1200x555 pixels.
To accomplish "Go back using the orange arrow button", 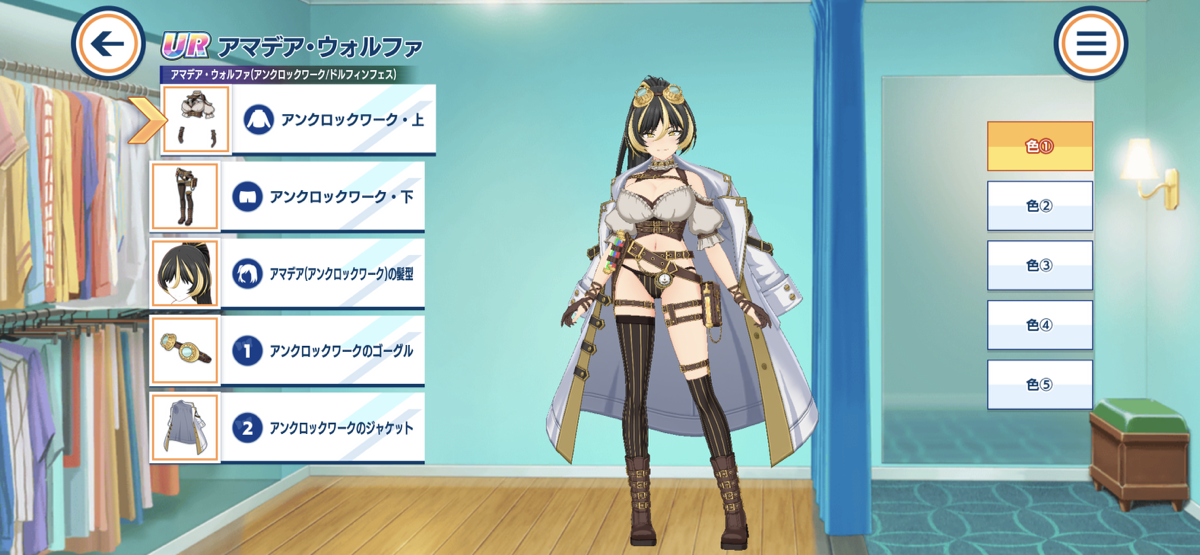I will click(108, 44).
